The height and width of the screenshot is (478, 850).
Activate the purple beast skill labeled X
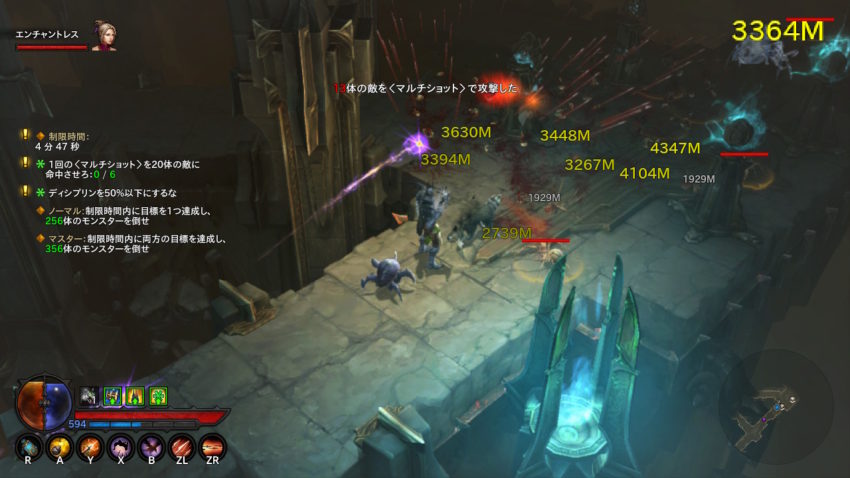pos(122,445)
